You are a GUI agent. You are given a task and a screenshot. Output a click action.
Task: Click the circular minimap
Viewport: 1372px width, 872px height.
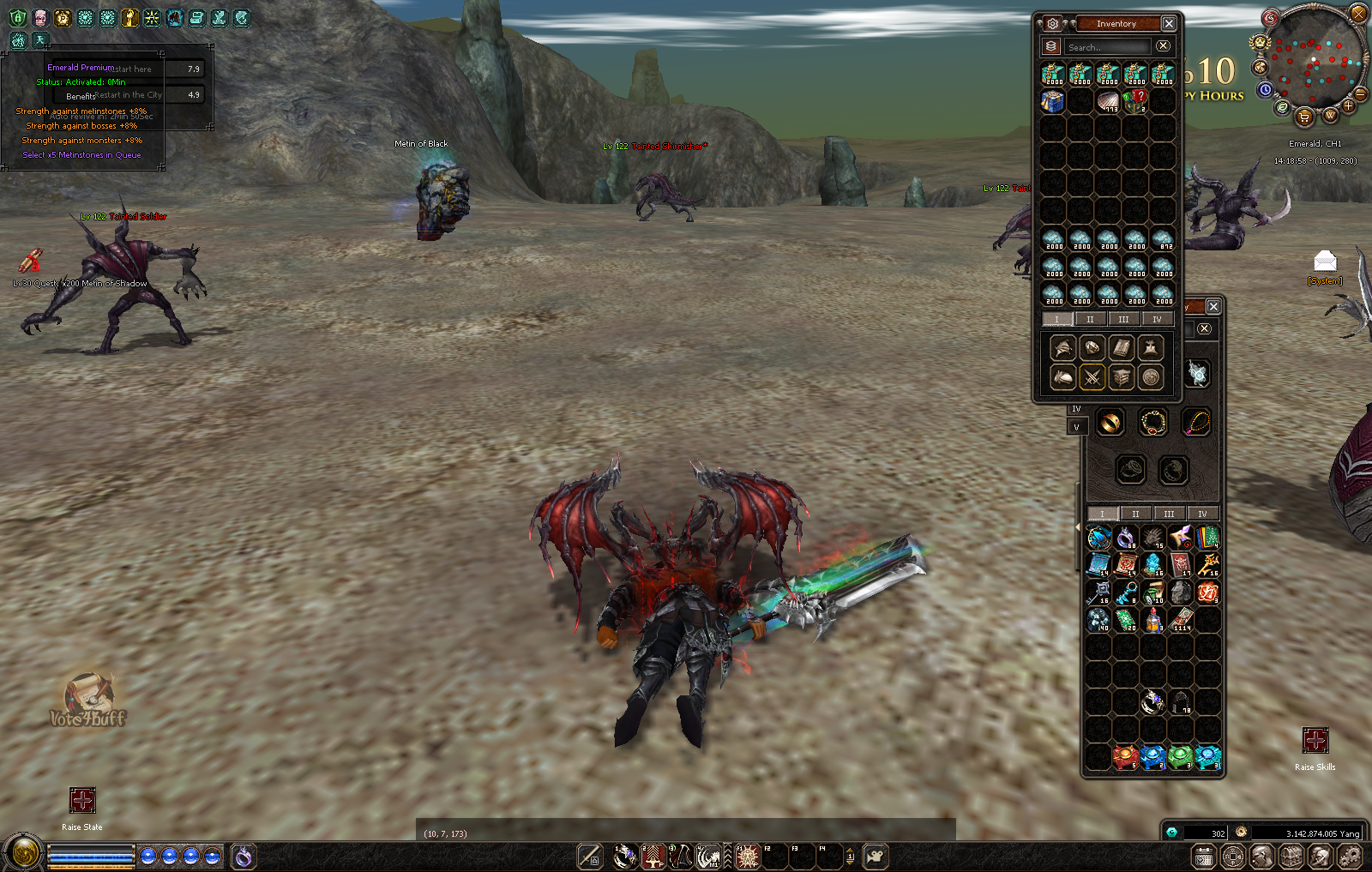(x=1313, y=56)
